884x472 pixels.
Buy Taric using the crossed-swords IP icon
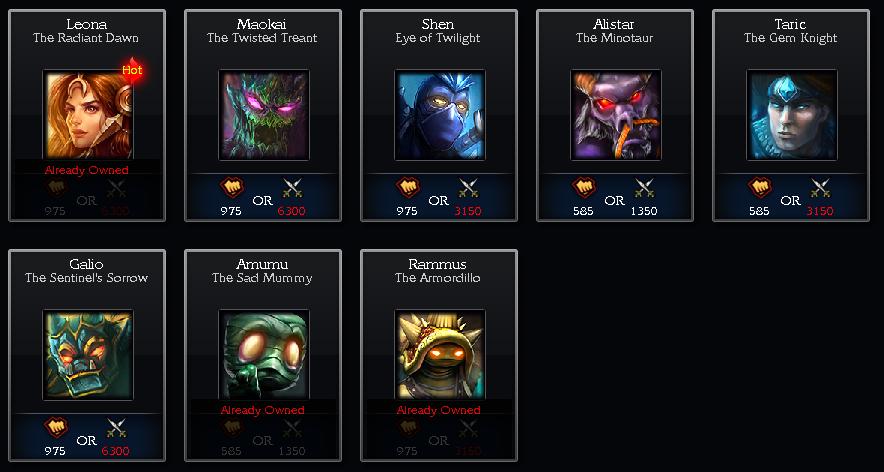click(x=821, y=188)
